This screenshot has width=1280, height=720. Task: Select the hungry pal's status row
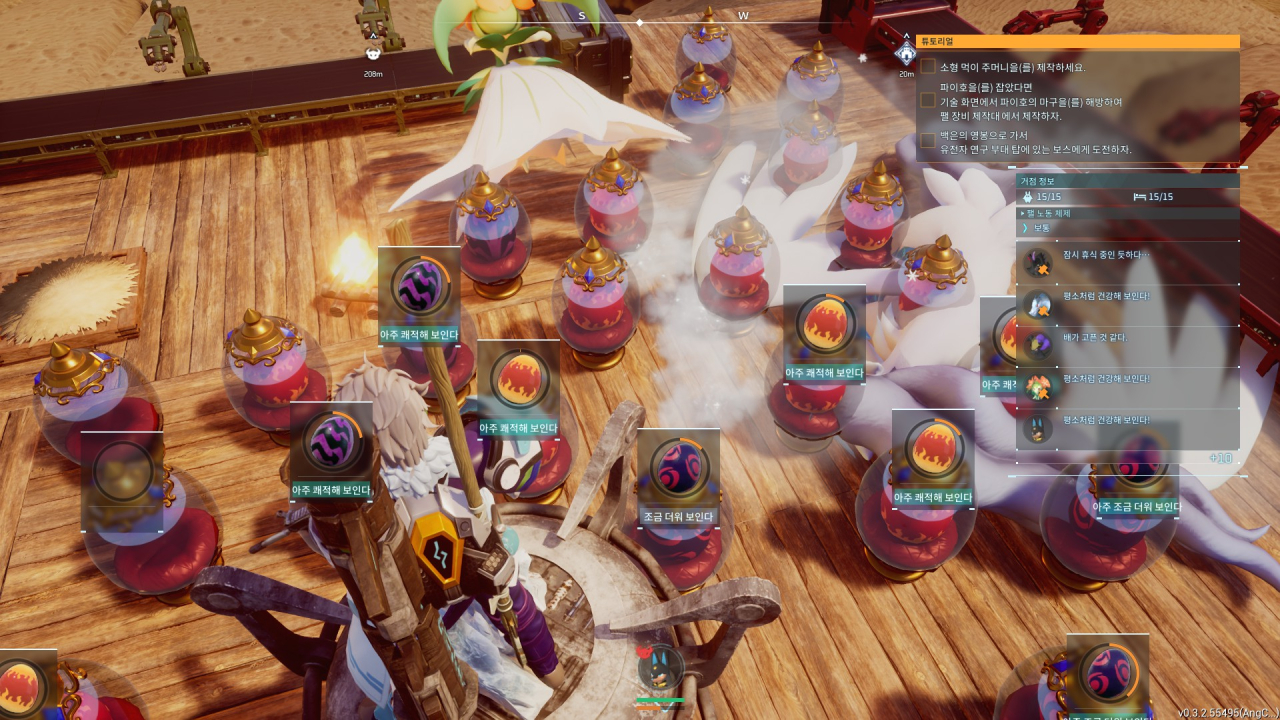pyautogui.click(x=1127, y=345)
